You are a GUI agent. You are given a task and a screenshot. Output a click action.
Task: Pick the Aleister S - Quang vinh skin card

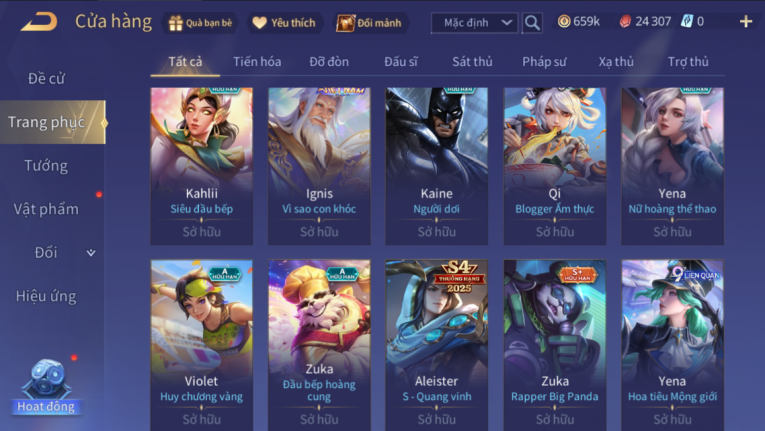point(437,340)
